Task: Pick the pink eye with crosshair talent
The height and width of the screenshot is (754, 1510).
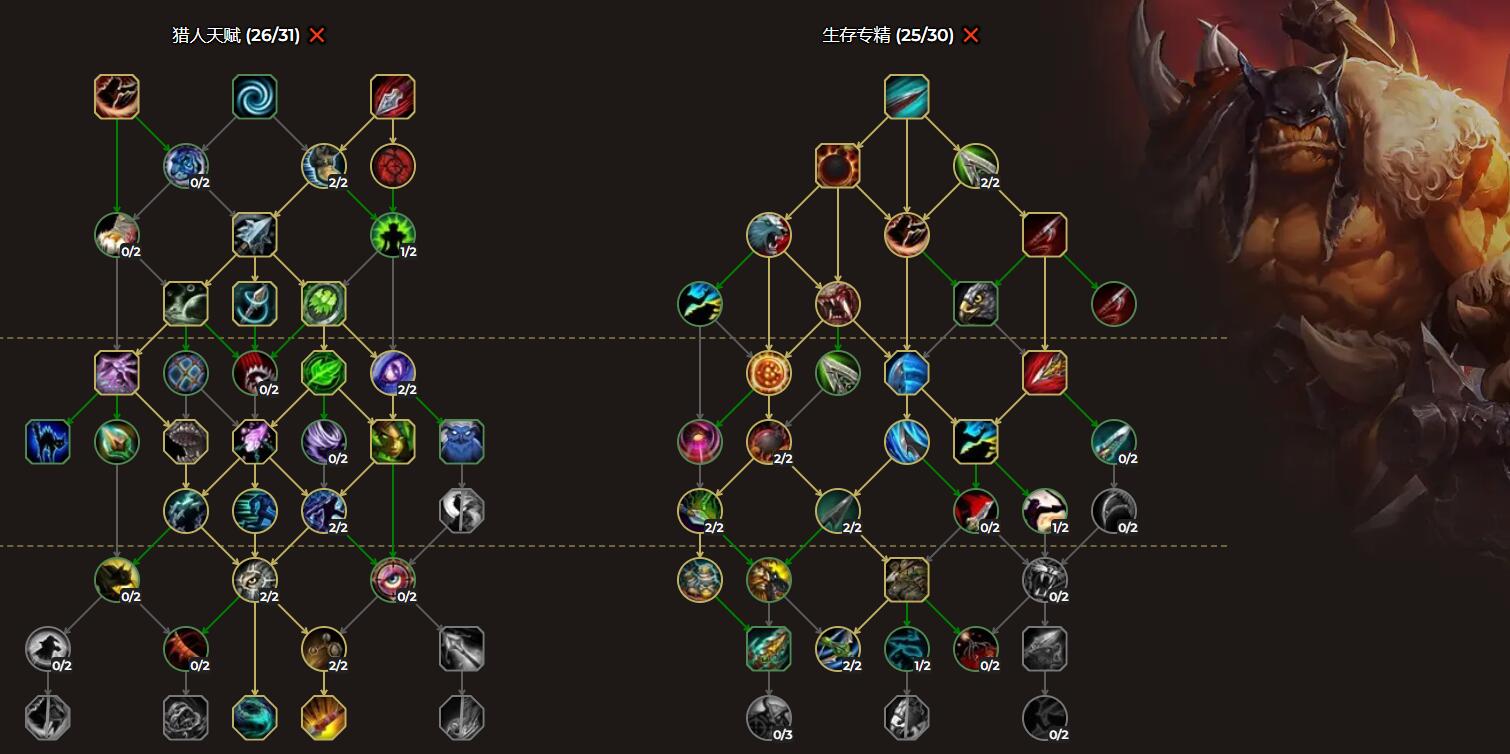Action: coord(393,580)
